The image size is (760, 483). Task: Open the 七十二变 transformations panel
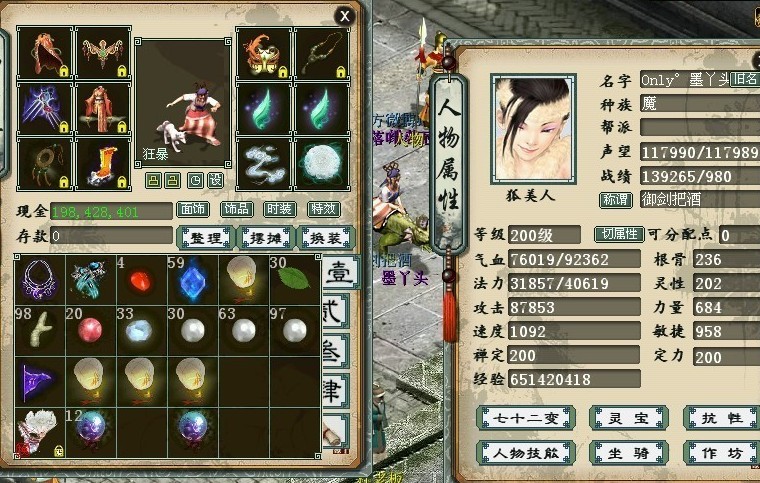pyautogui.click(x=526, y=417)
